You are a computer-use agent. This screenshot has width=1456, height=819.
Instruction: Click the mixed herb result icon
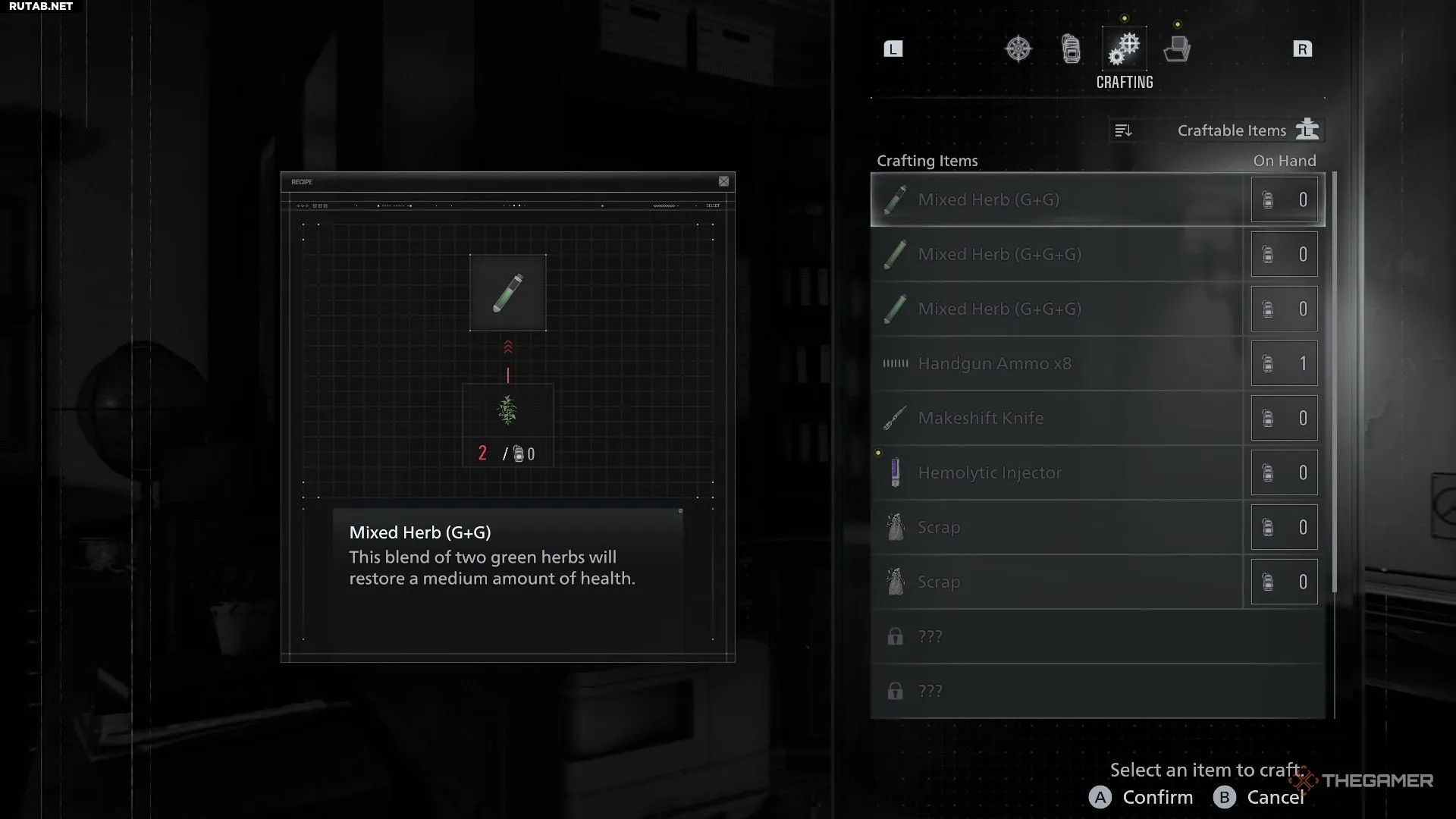pos(507,293)
